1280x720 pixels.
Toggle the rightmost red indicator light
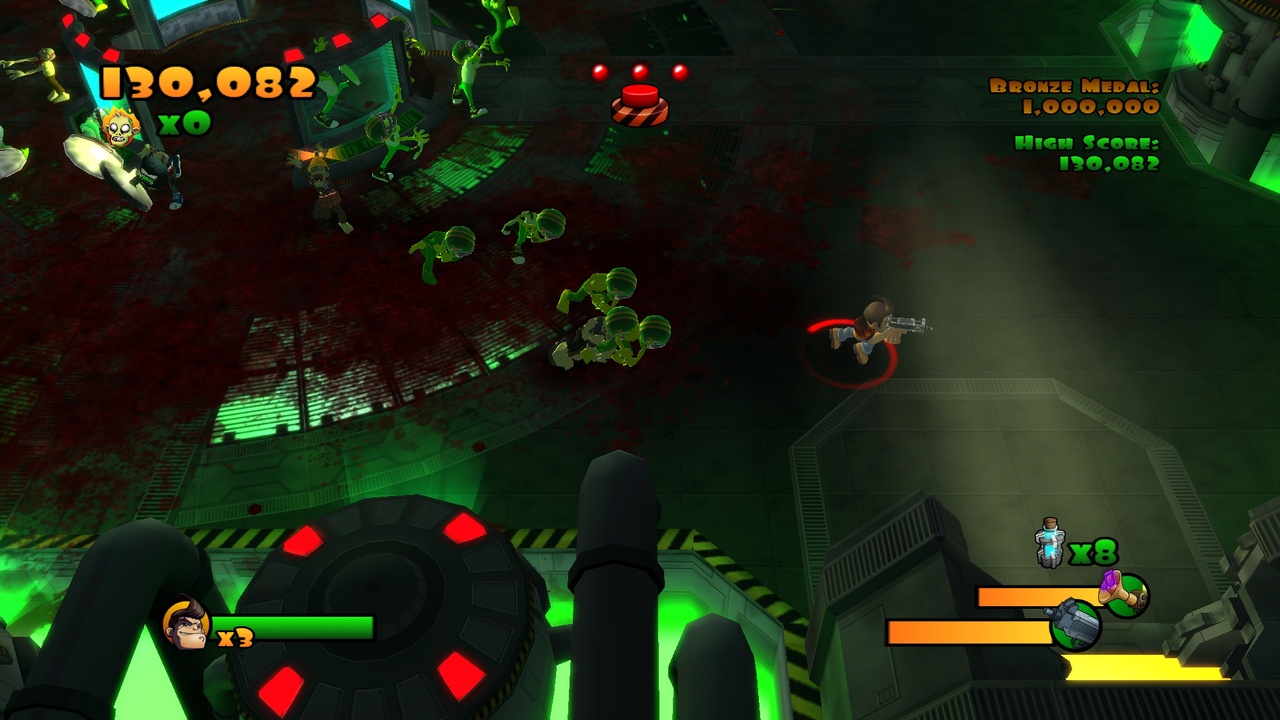pyautogui.click(x=678, y=70)
